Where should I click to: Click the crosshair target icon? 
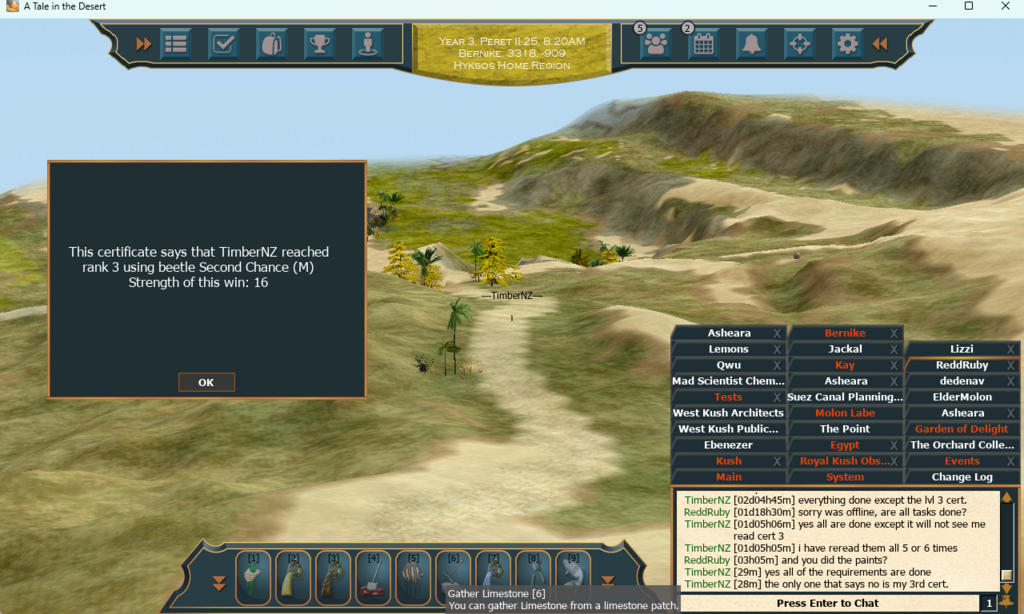click(x=799, y=44)
